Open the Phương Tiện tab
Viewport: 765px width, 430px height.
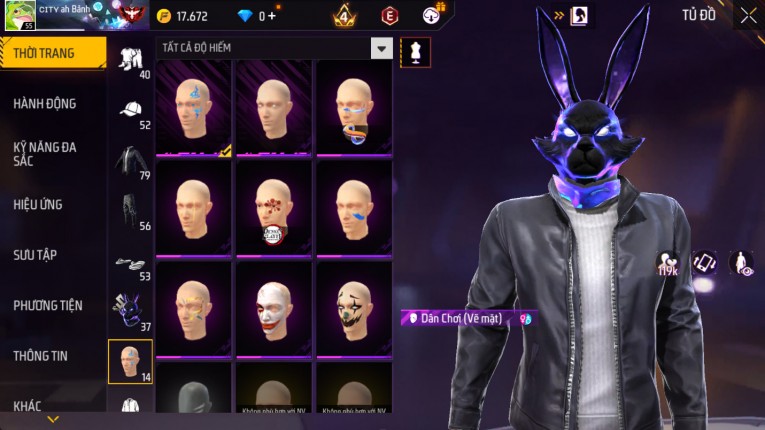48,306
